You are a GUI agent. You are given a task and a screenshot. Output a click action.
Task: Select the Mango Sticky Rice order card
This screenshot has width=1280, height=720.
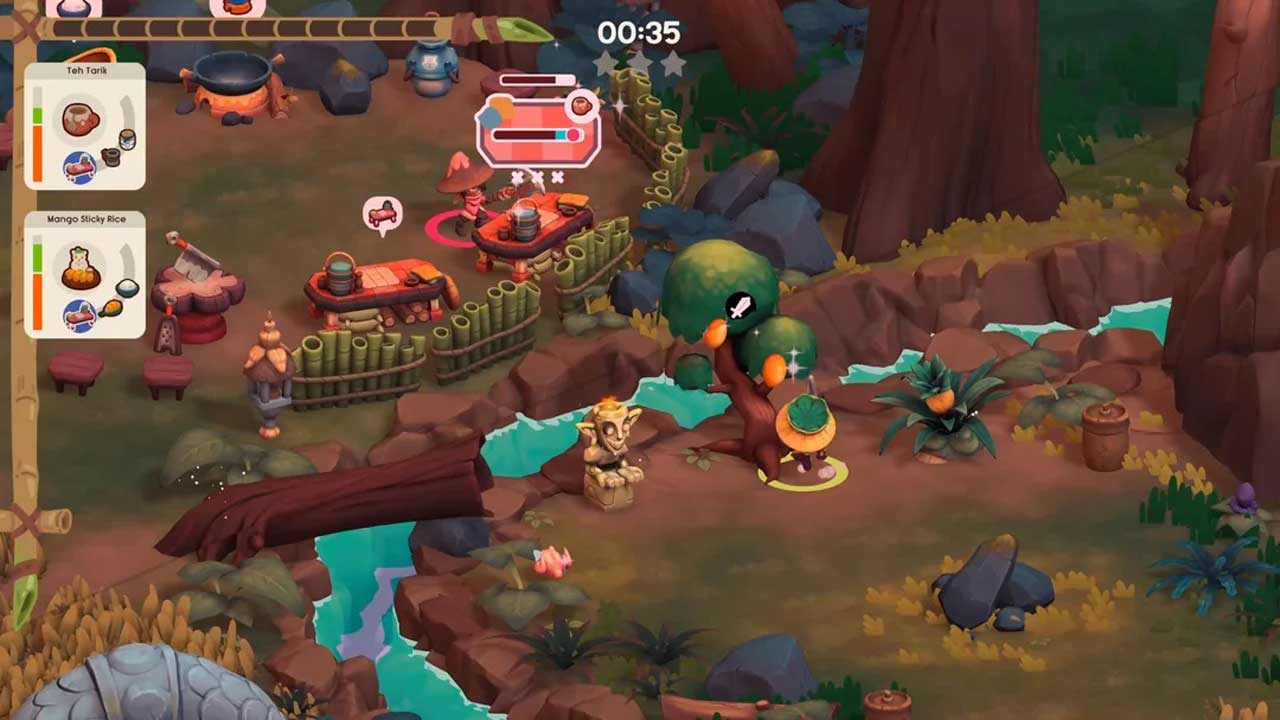point(85,274)
